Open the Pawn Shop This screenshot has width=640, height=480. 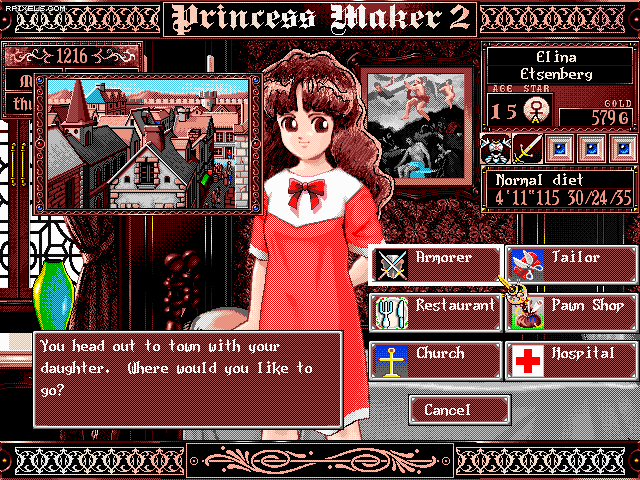pos(571,312)
